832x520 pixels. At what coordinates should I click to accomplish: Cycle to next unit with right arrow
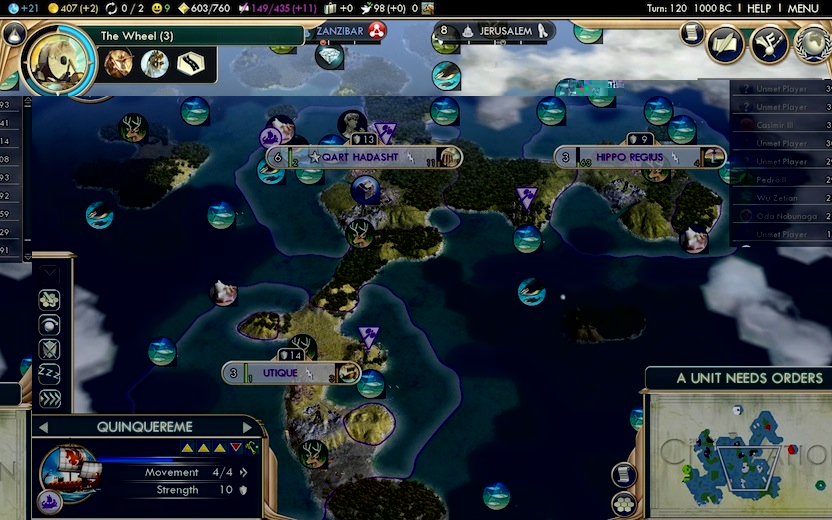point(247,427)
